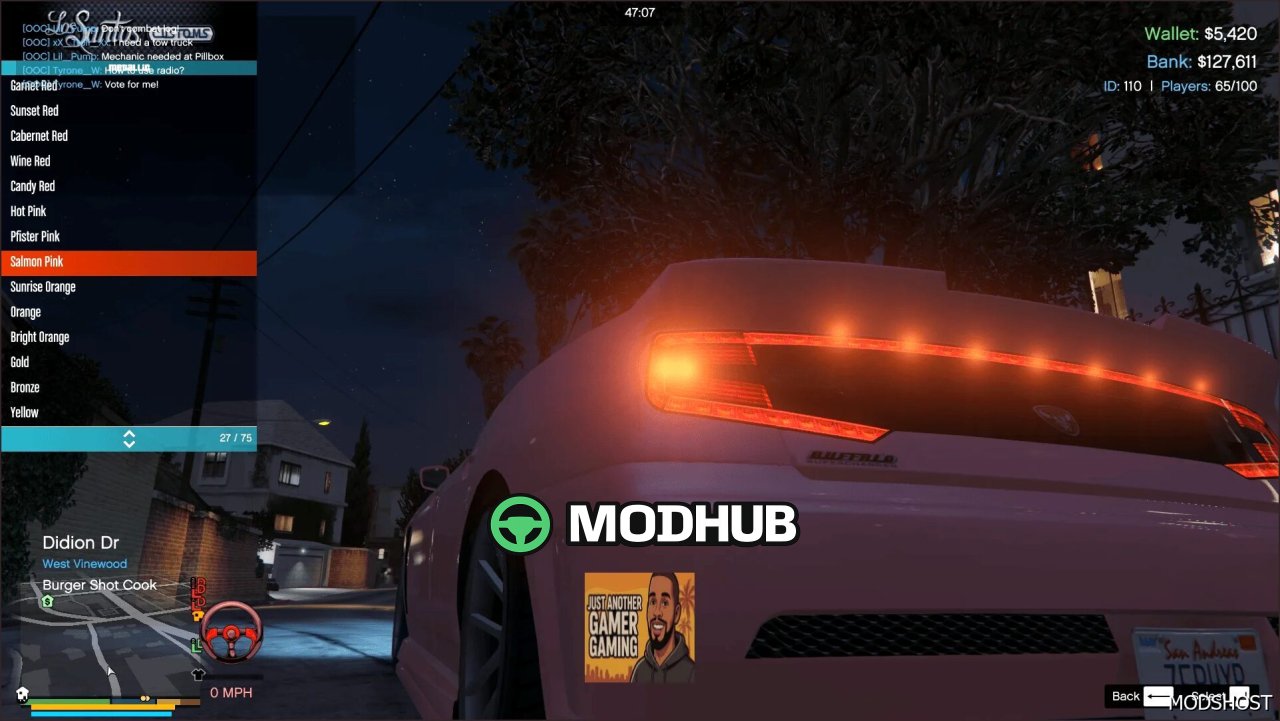1280x721 pixels.
Task: Click the yellow passenger icon in the vehicle HUD
Action: (197, 615)
